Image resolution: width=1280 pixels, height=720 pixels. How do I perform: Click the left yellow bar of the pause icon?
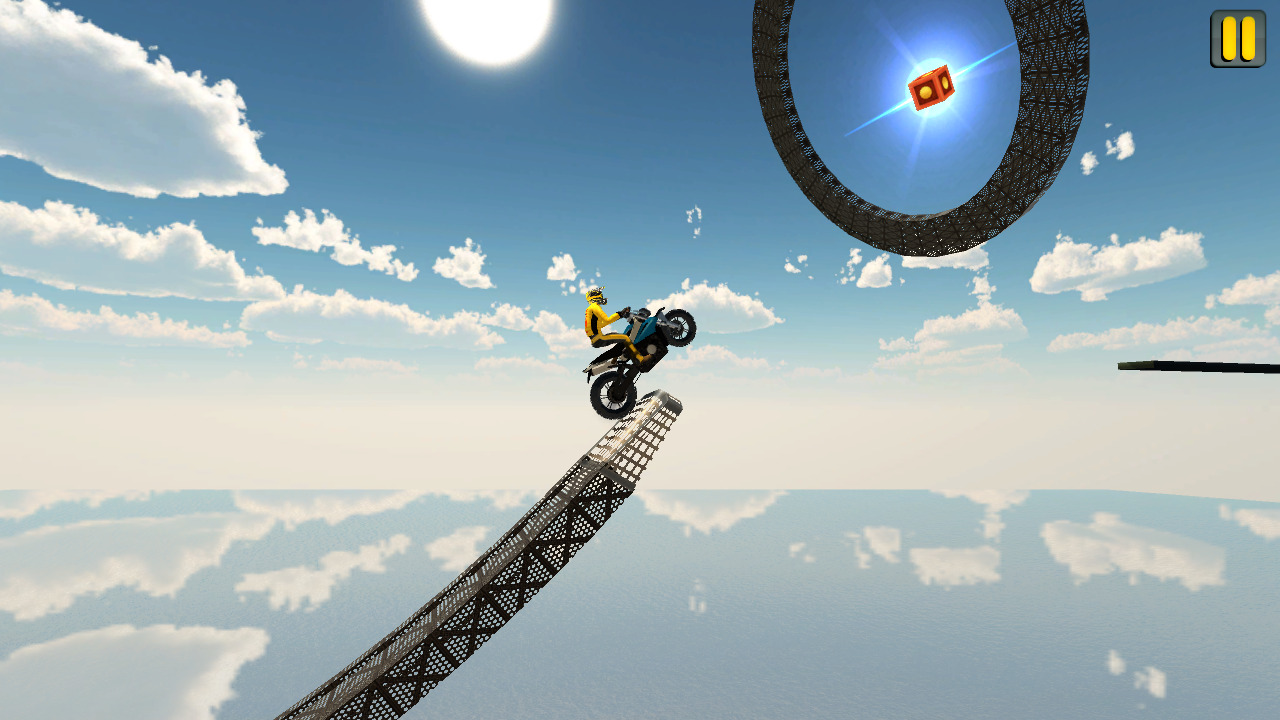tap(1227, 38)
